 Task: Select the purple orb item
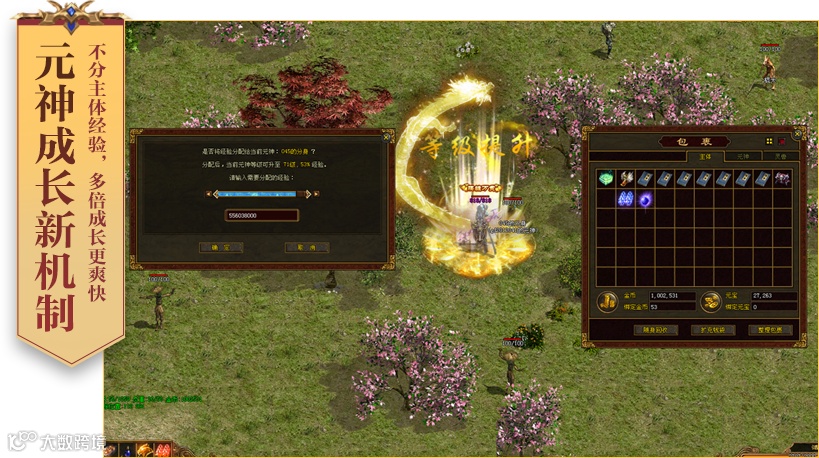[646, 199]
